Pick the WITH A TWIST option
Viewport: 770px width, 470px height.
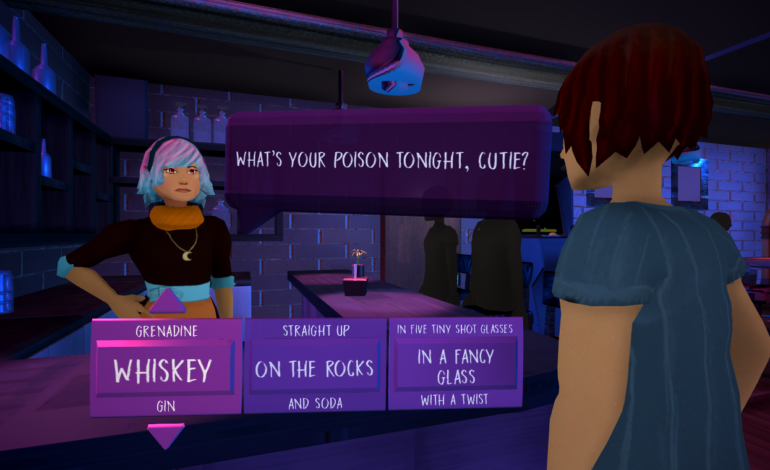[x=455, y=401]
